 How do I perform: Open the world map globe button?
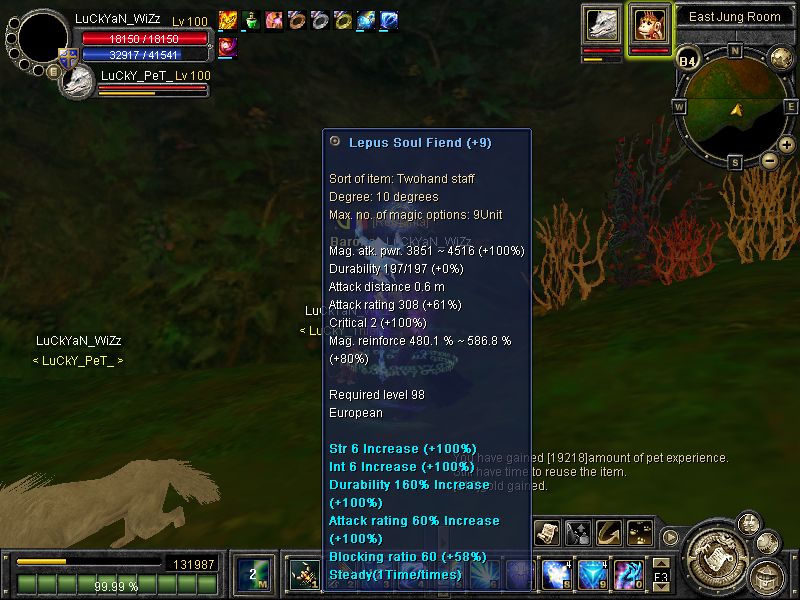point(781,59)
